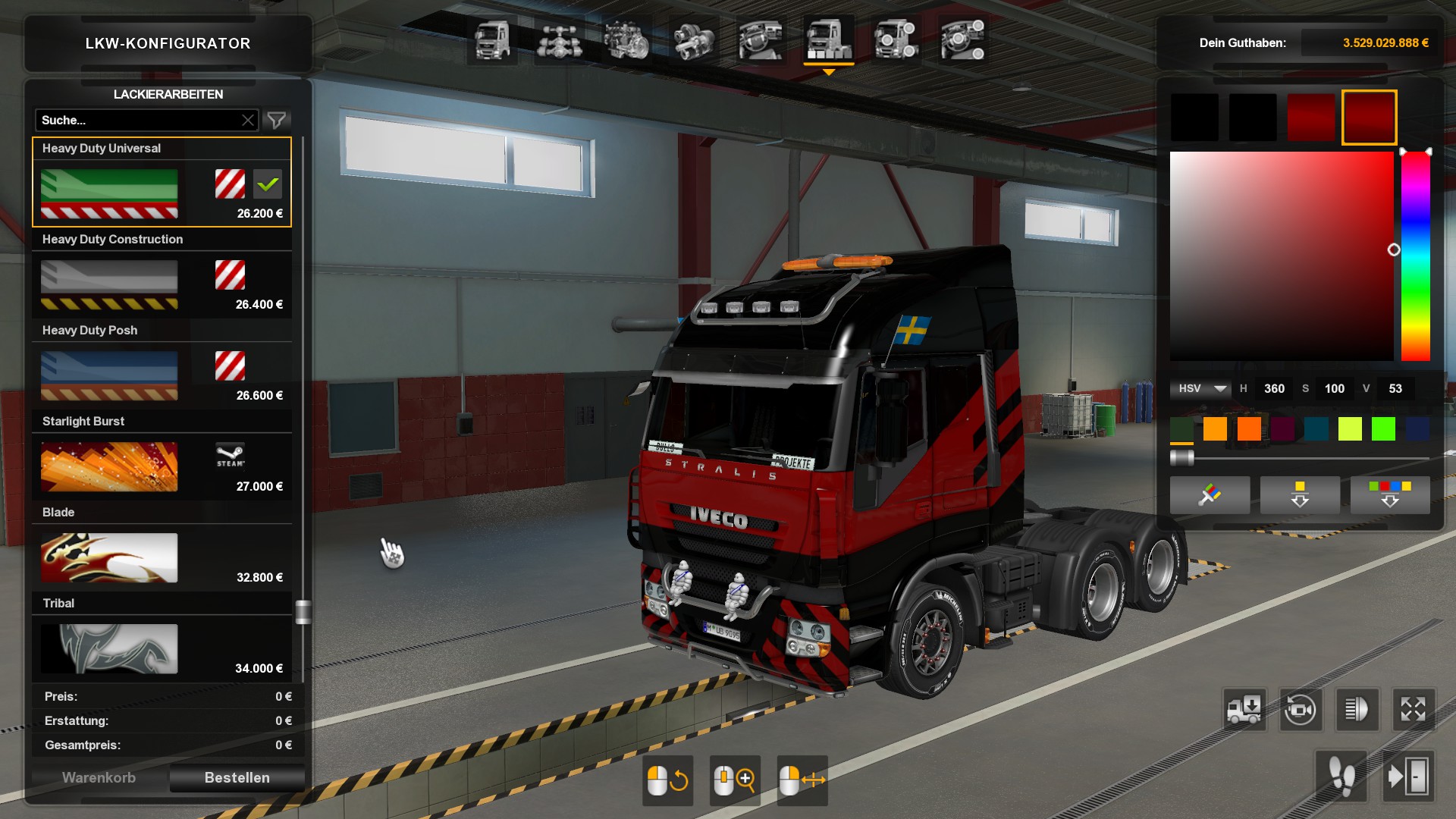Open the HSV color mode dropdown
Screen dimensions: 1456x819
point(1201,388)
